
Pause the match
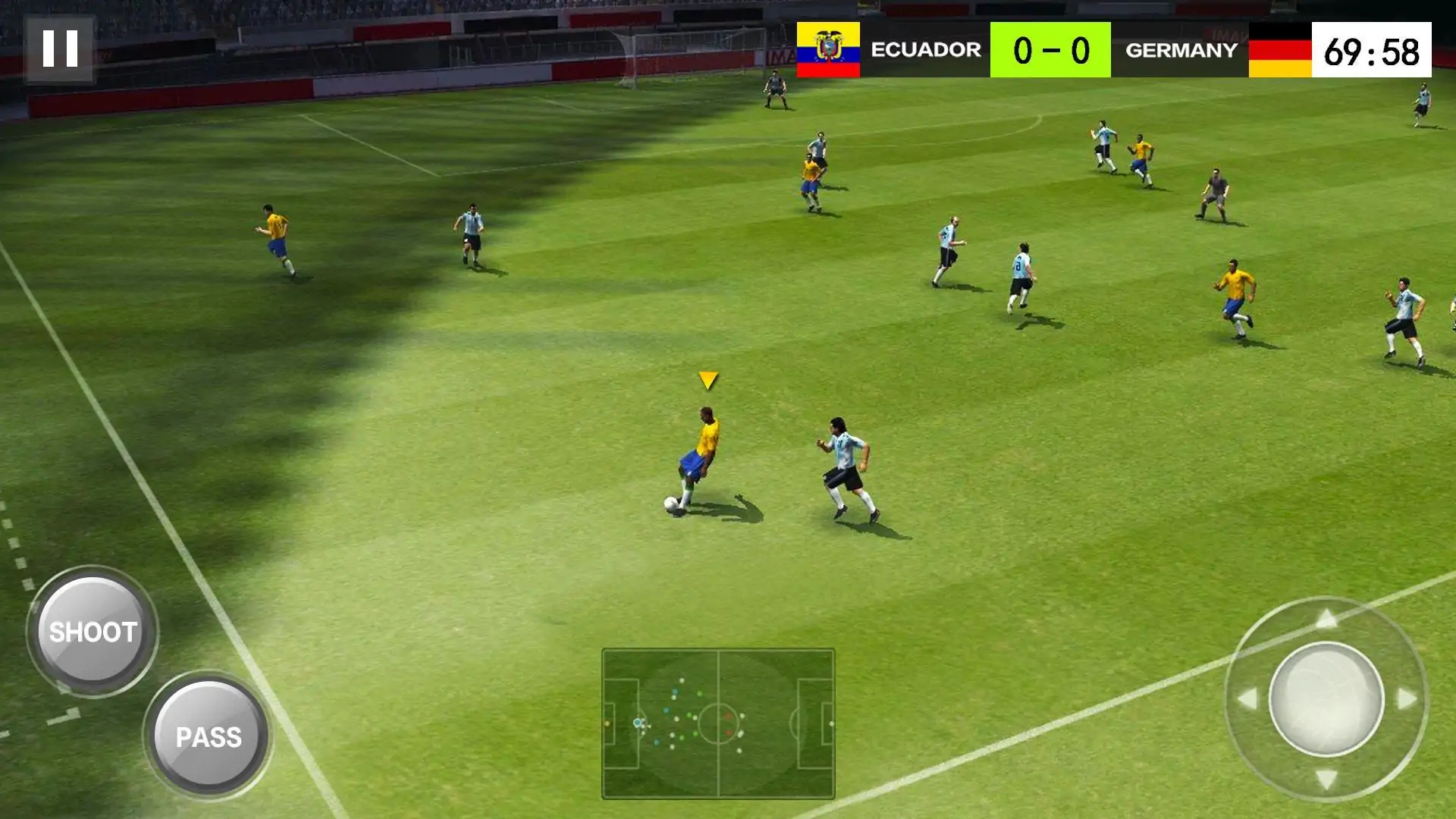point(60,49)
